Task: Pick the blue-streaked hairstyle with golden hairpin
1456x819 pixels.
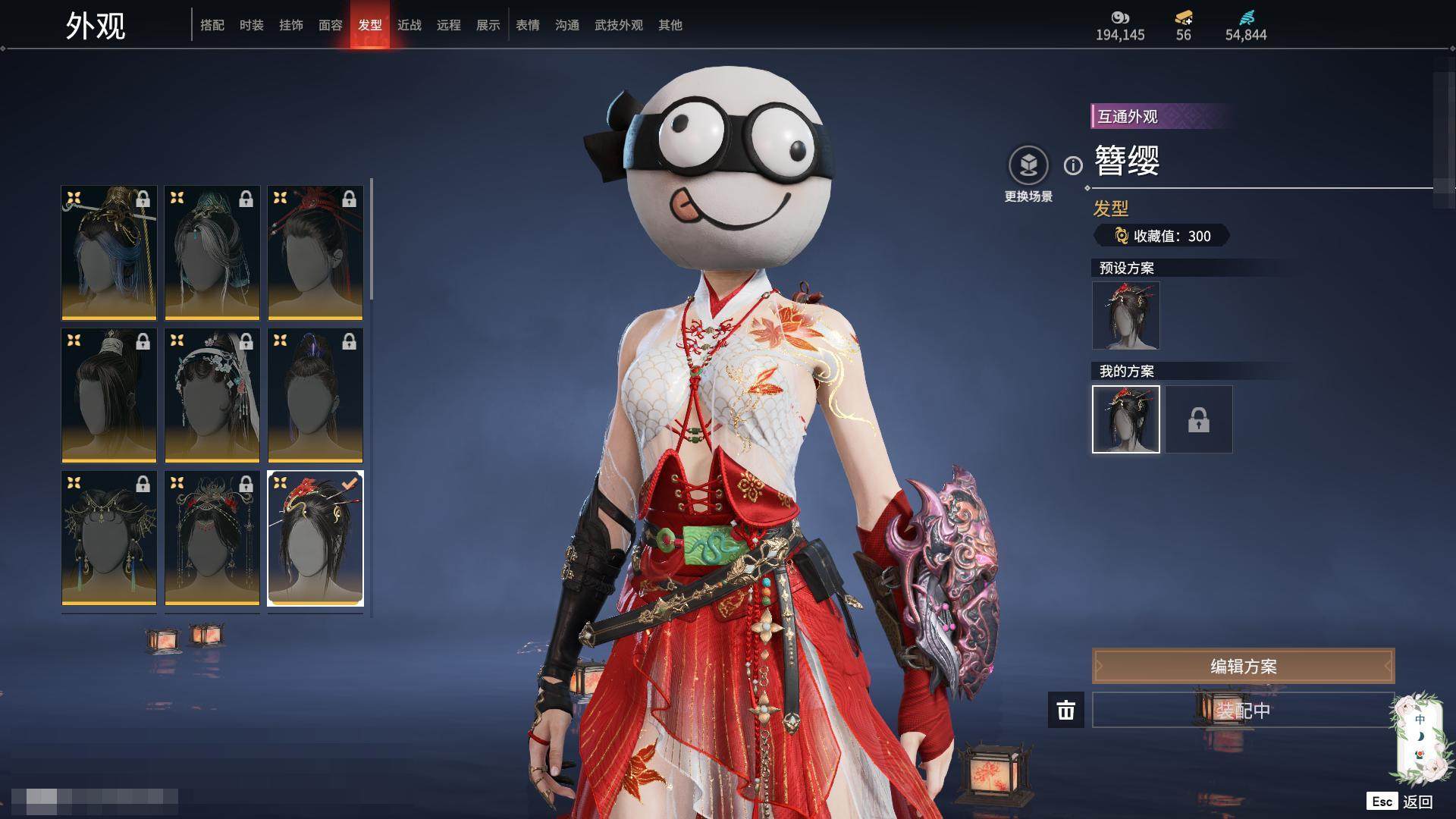Action: tap(109, 253)
